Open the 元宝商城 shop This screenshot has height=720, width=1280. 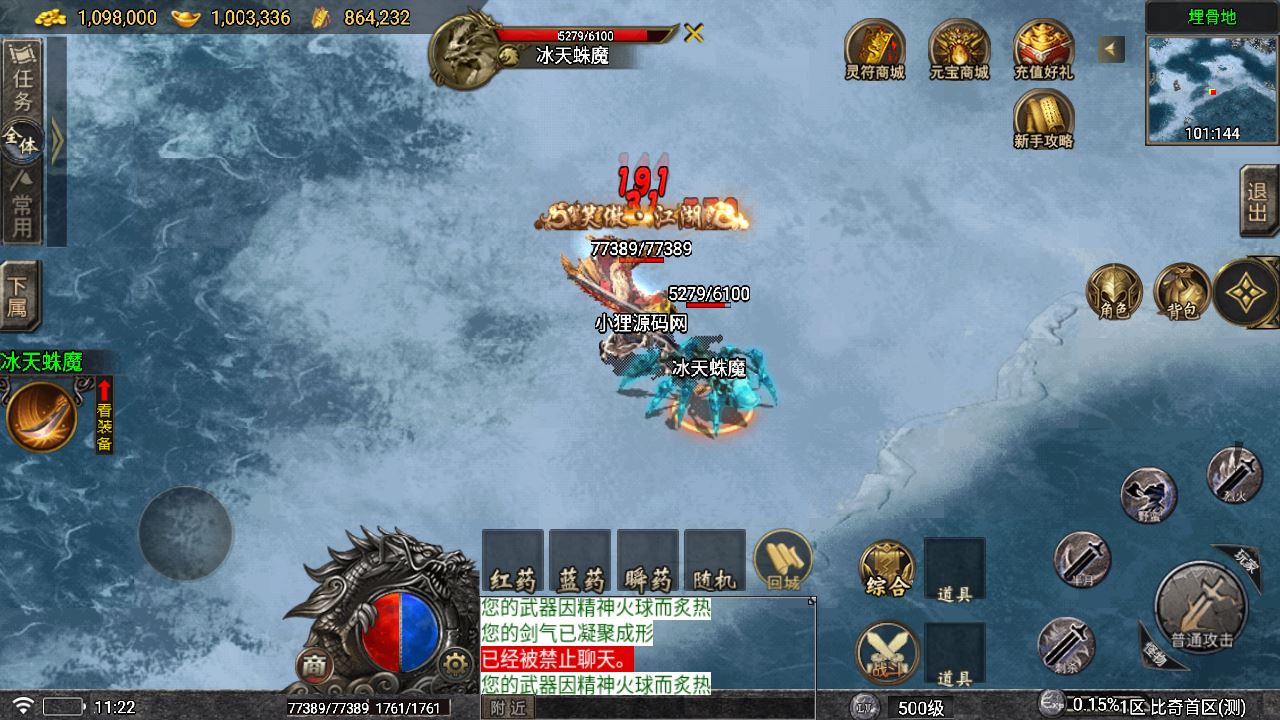click(x=958, y=50)
